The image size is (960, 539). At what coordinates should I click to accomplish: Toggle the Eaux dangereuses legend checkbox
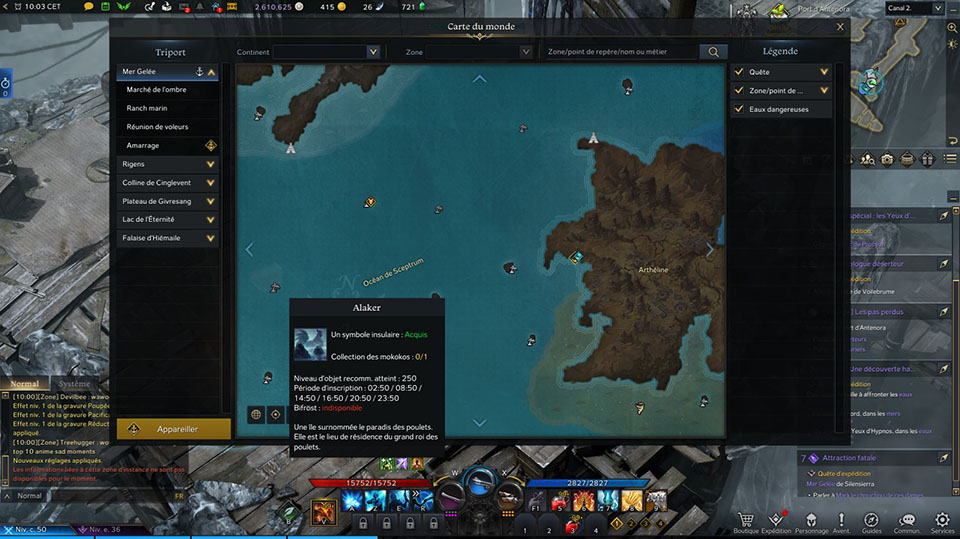click(738, 109)
